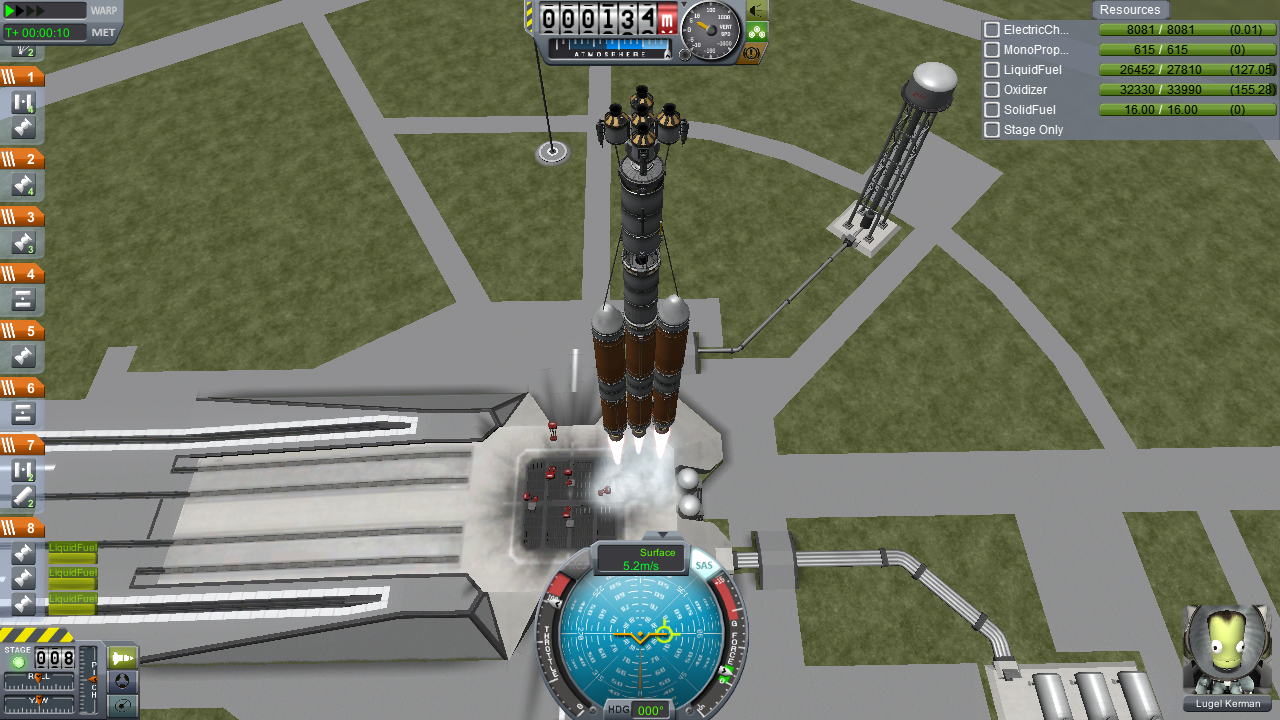
Task: Toggle the lights button beside the altimeter
Action: 757,10
